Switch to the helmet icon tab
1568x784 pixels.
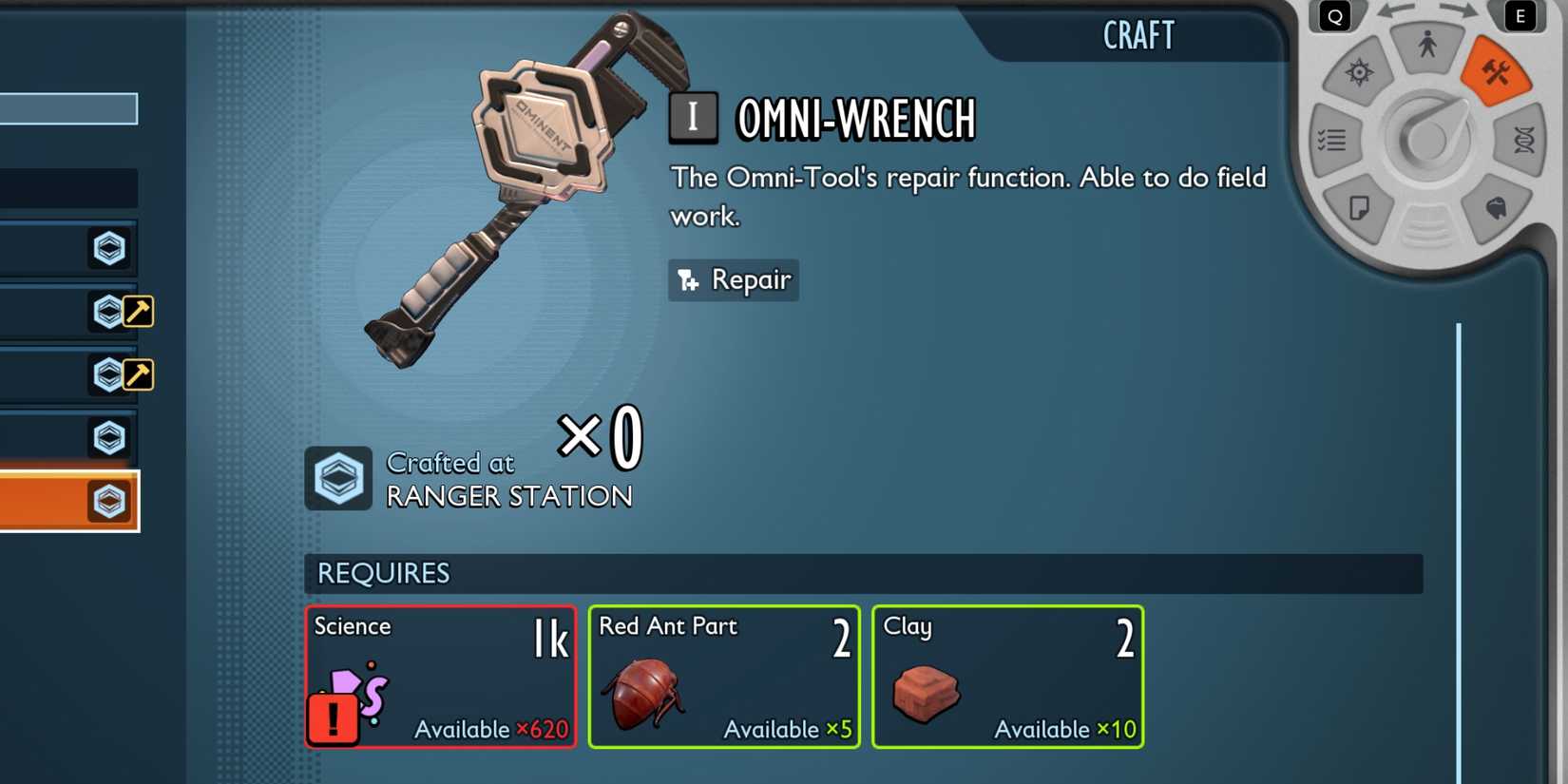pos(1496,208)
